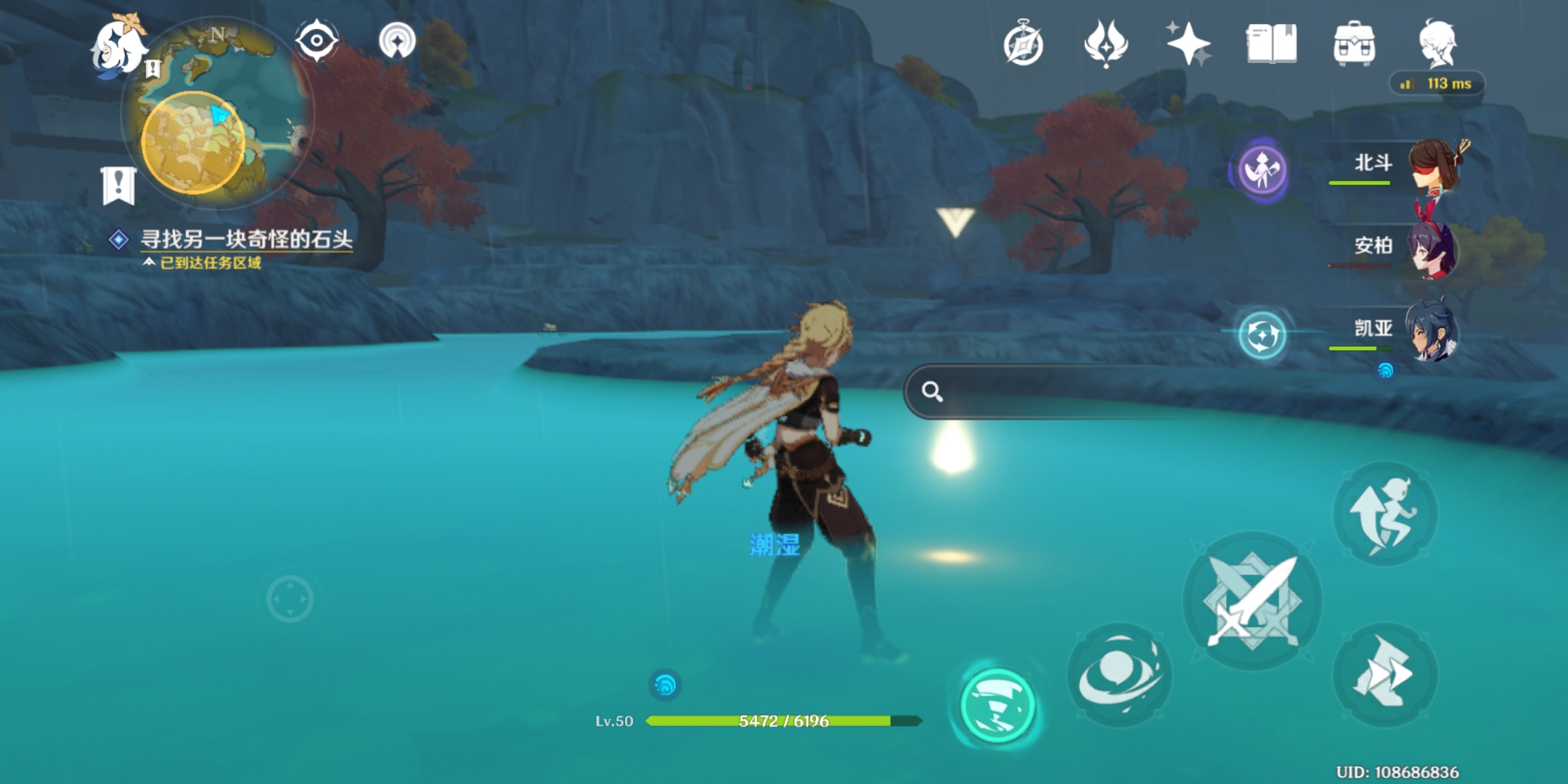The width and height of the screenshot is (1568, 784).
Task: Tap the sprint dash button
Action: pyautogui.click(x=1384, y=675)
